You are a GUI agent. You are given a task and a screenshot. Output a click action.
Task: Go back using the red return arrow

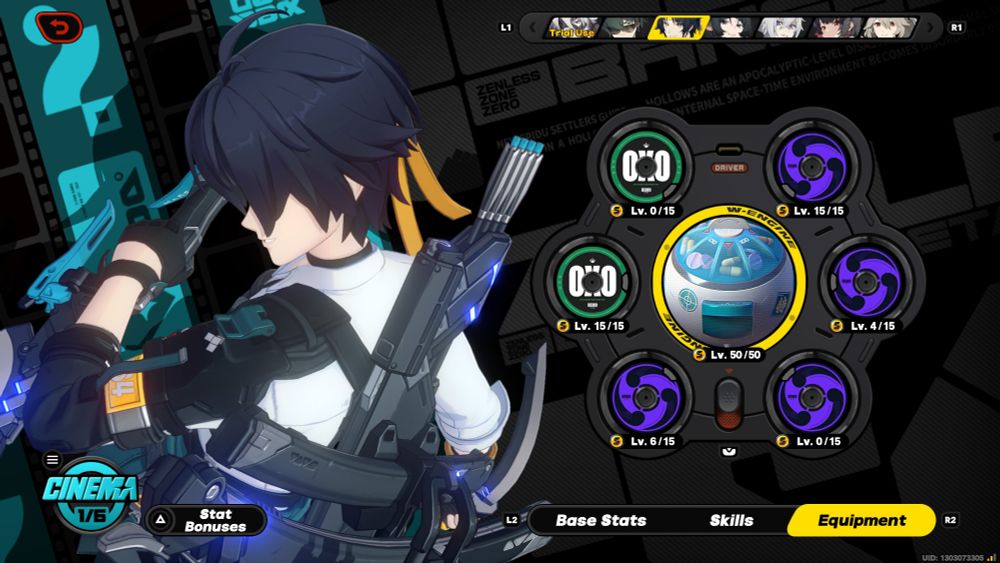tap(59, 26)
